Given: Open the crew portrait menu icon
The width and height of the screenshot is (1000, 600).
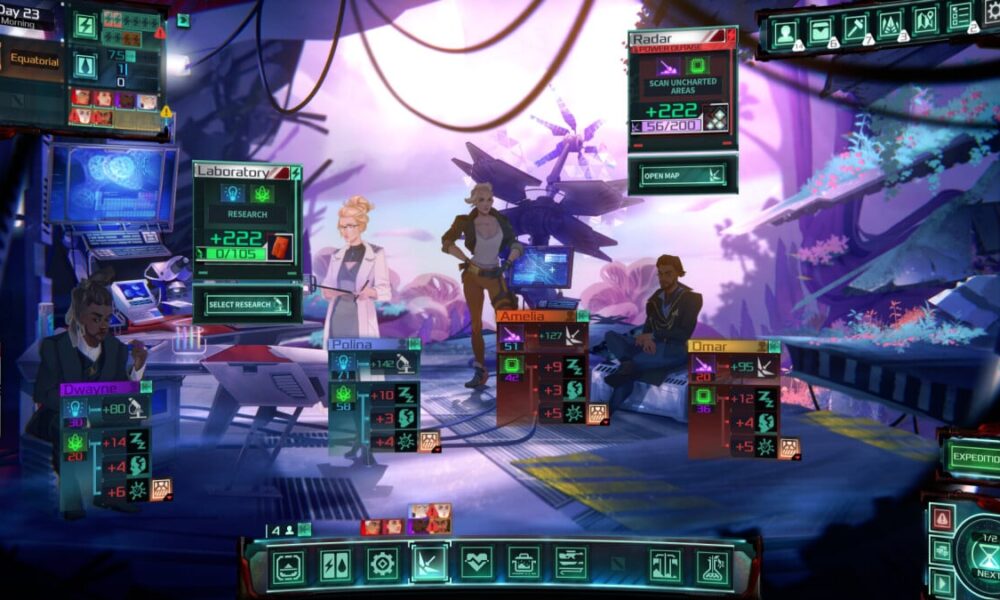Looking at the screenshot, I should tap(786, 32).
